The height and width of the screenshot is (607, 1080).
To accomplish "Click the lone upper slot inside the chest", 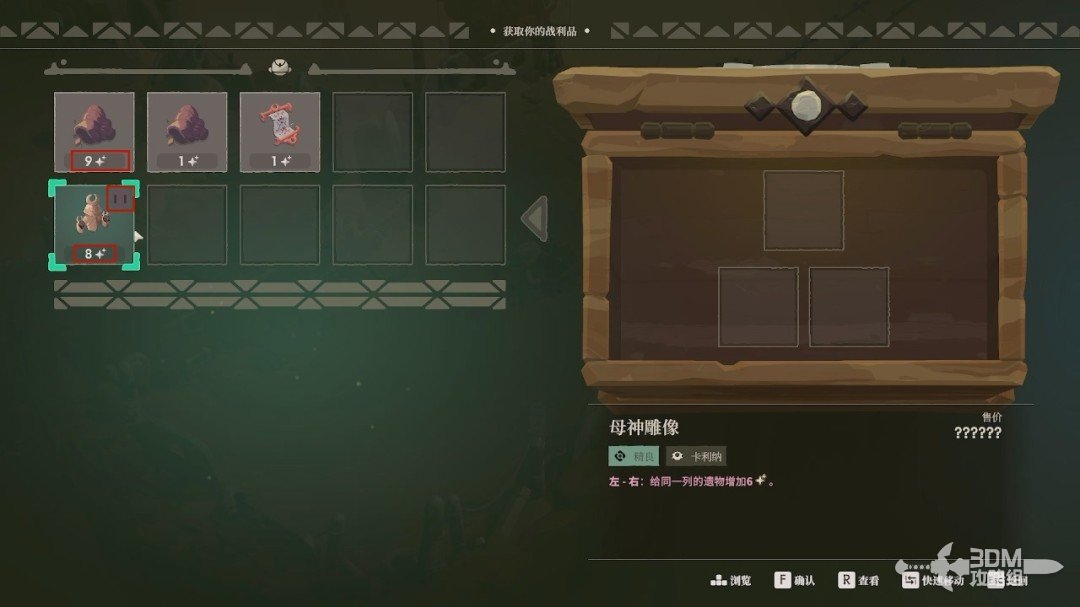I will coord(803,210).
